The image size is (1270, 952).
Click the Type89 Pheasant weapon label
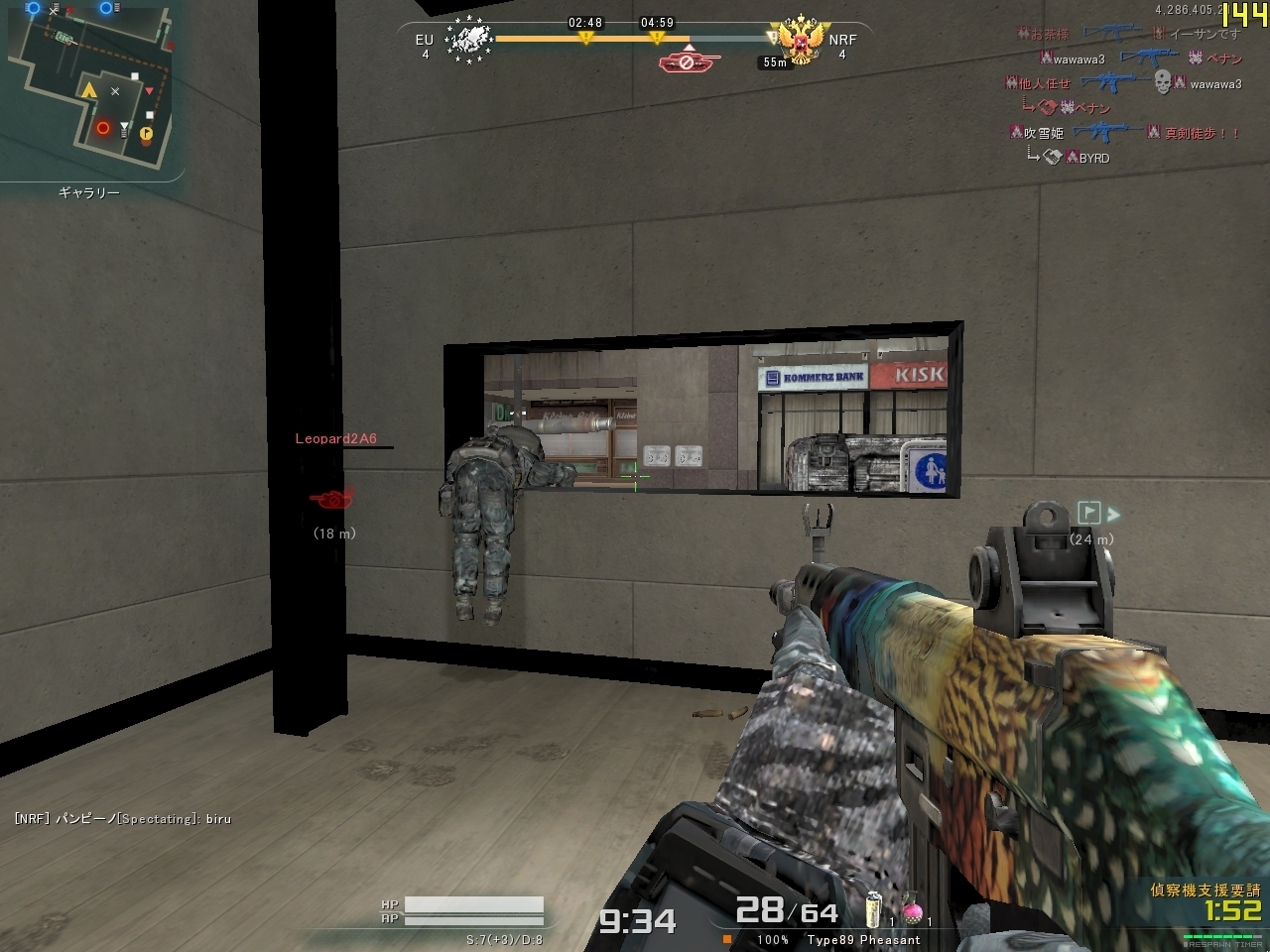pyautogui.click(x=863, y=939)
